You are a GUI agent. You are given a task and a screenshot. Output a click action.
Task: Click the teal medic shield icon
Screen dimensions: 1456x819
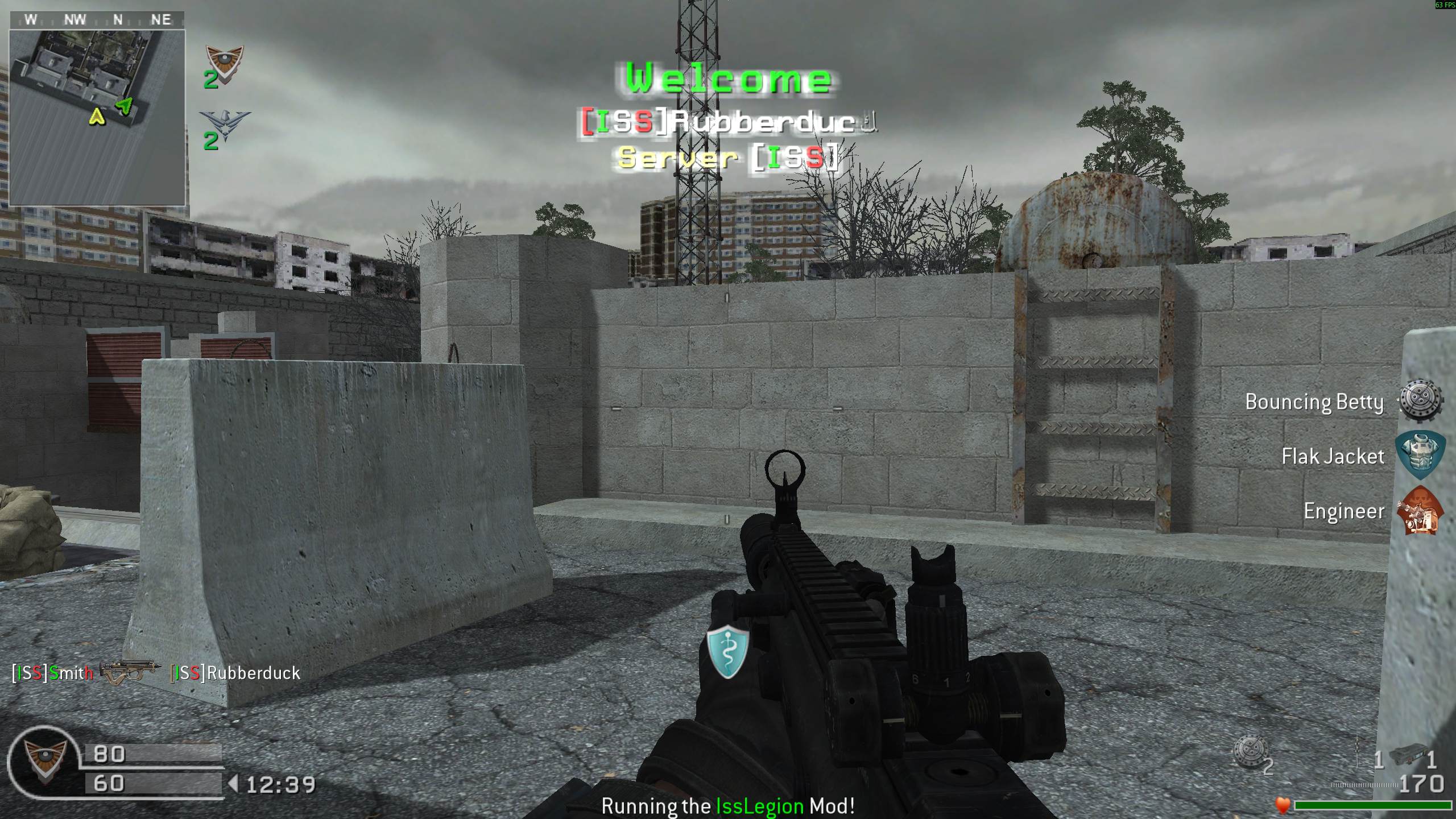[x=727, y=651]
